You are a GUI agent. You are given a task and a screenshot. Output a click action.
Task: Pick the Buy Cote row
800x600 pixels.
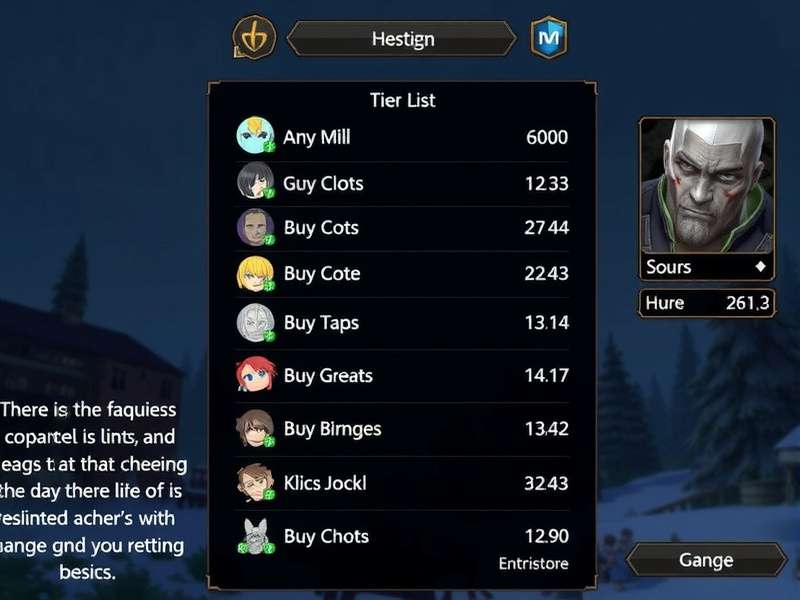click(402, 274)
